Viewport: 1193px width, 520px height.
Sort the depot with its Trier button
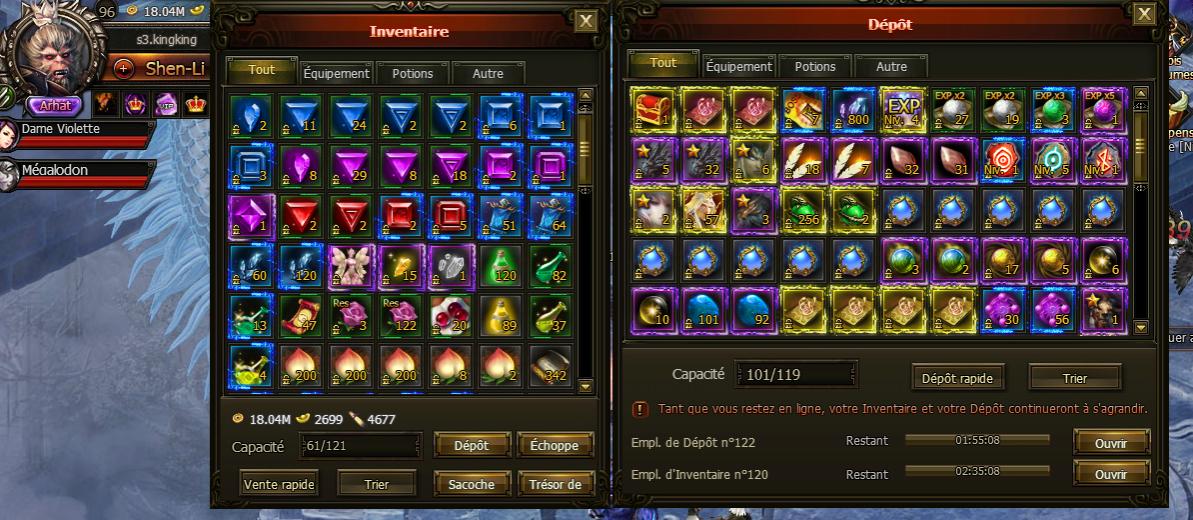[1075, 377]
